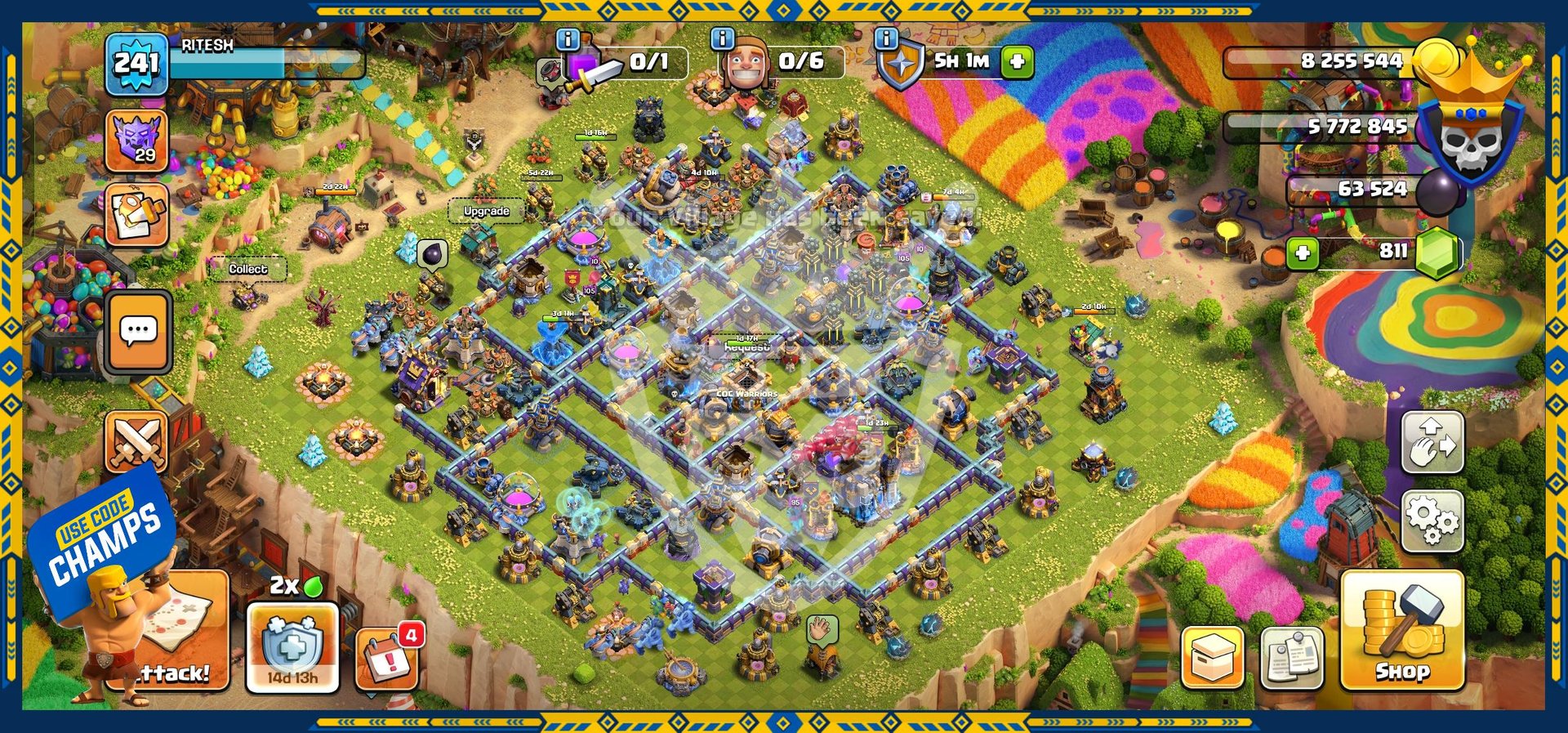The height and width of the screenshot is (733, 1568).
Task: Open the Settings gears
Action: [x=1432, y=521]
